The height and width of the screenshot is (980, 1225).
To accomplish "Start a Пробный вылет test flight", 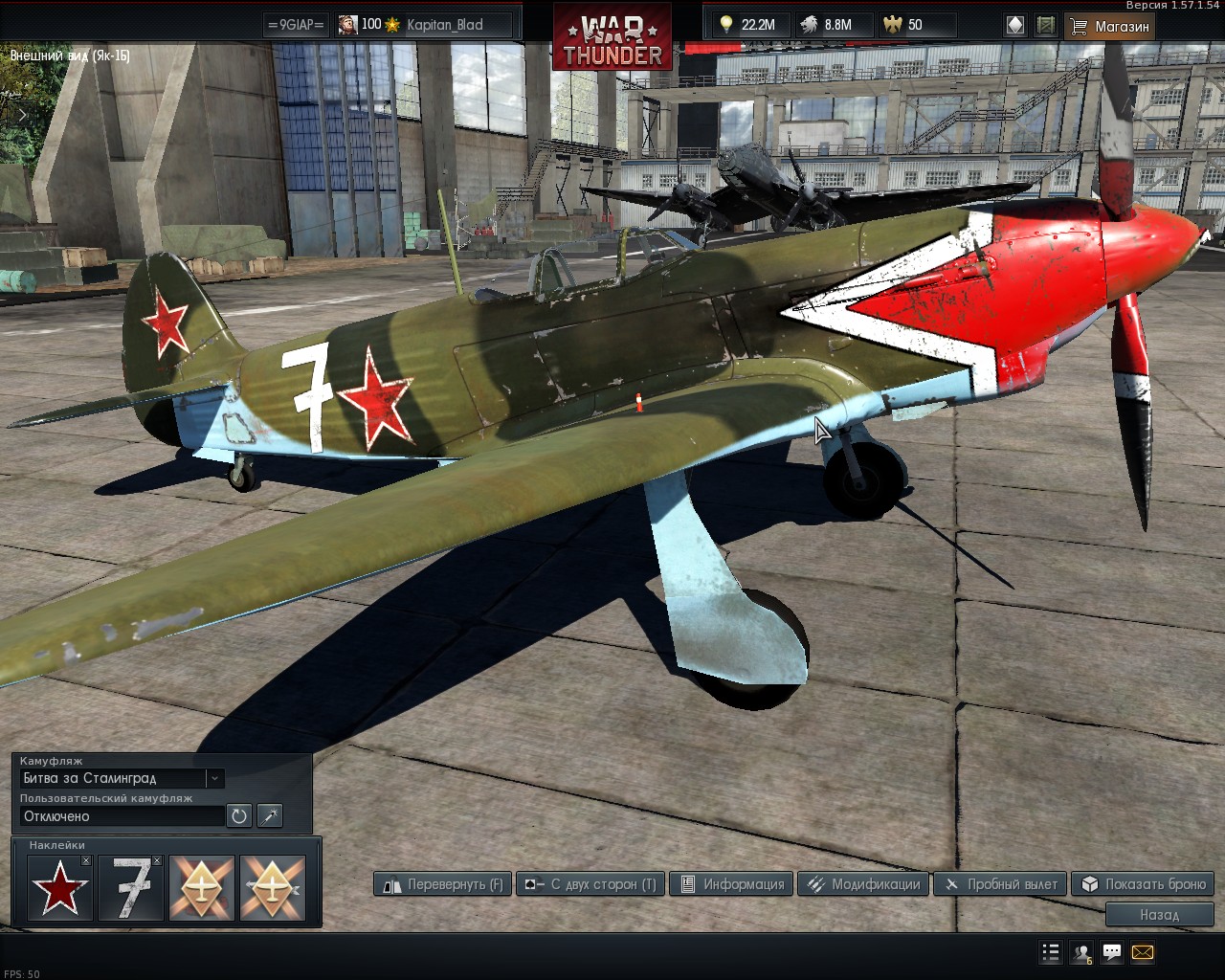I will [1000, 884].
